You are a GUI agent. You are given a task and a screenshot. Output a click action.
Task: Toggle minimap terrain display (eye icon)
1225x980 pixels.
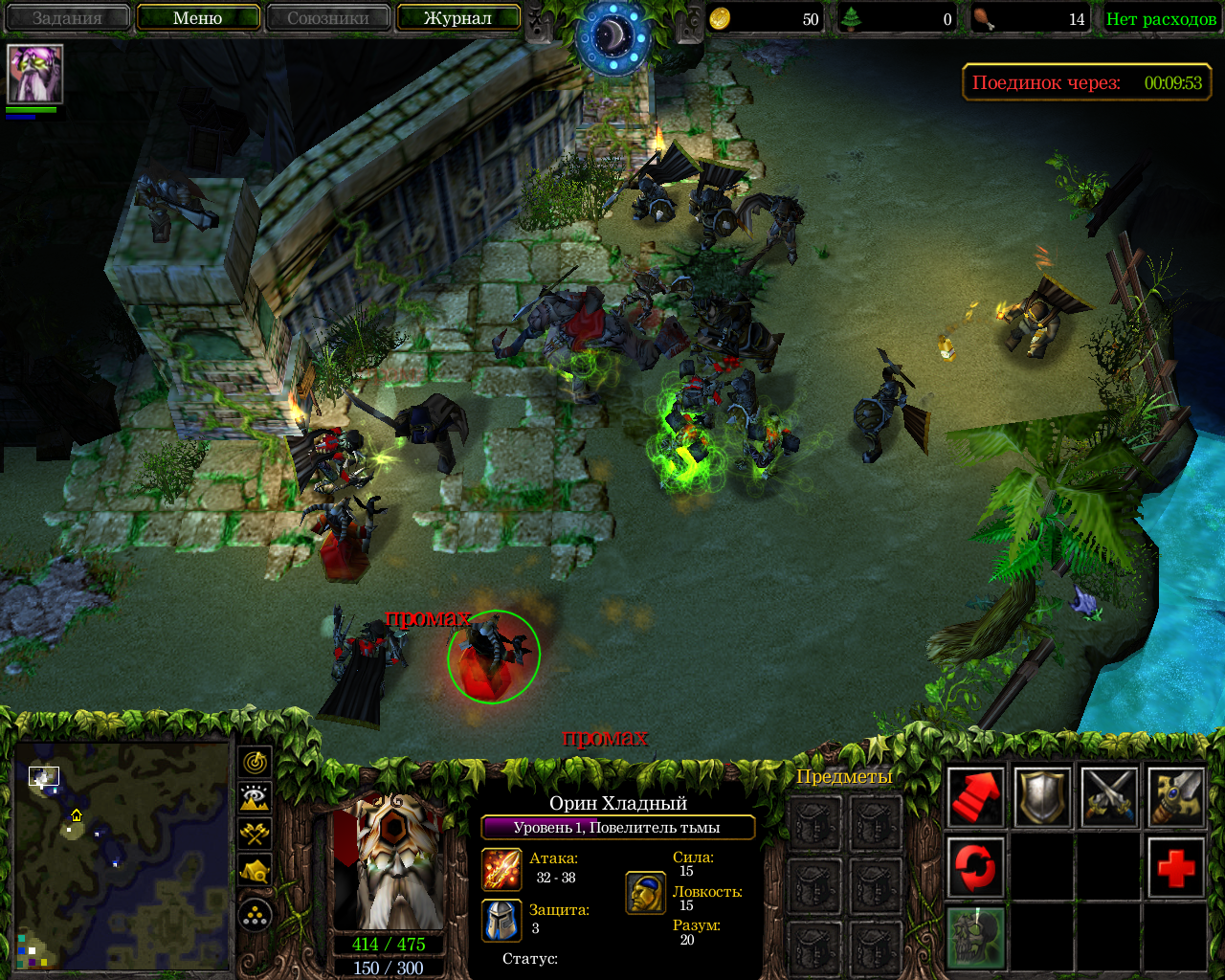coord(255,797)
